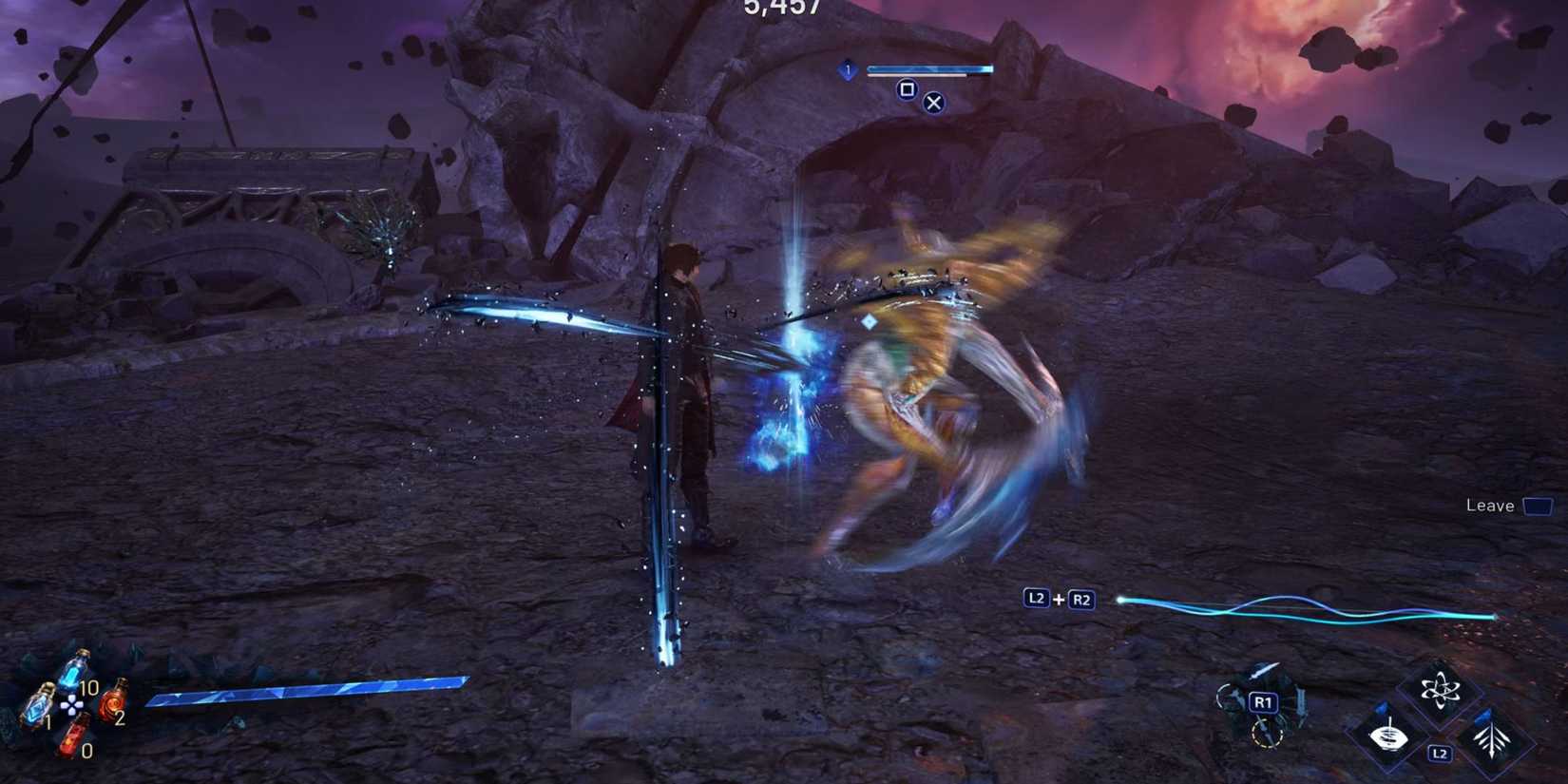Toggle the L2 Eikon switch prompt
This screenshot has height=784, width=1568.
pos(1440,753)
